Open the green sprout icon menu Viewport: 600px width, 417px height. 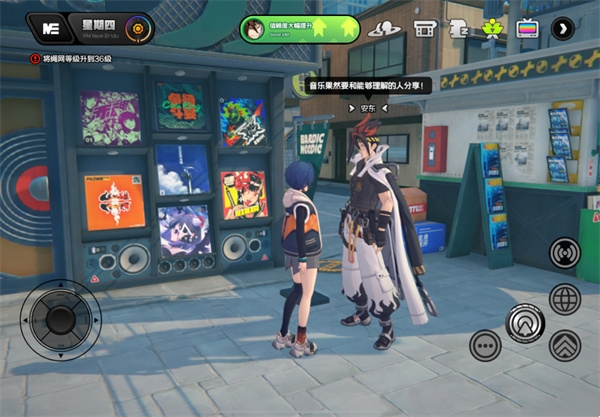(x=492, y=29)
